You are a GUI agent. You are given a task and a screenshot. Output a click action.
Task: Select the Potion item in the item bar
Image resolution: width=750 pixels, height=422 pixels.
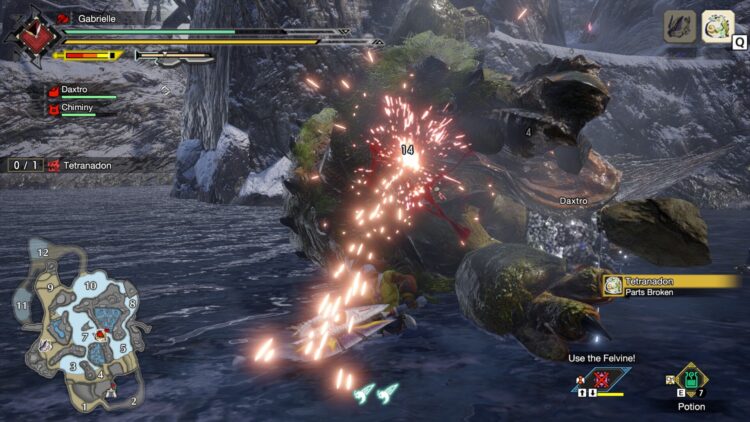(x=691, y=381)
